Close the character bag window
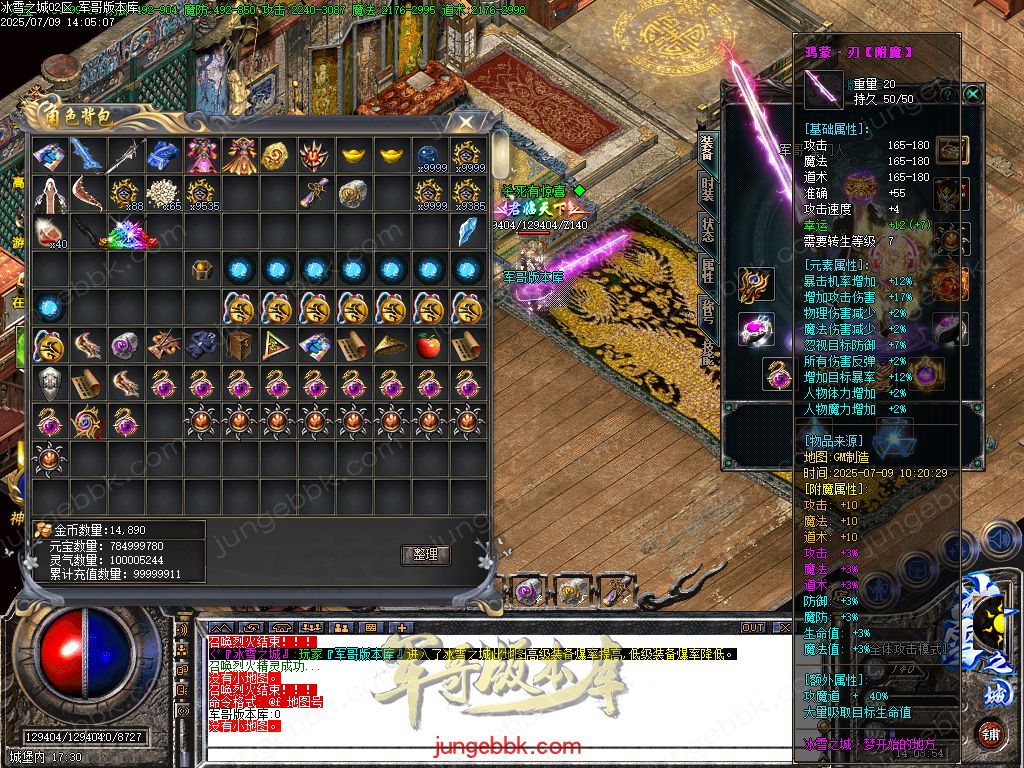The width and height of the screenshot is (1024, 768). pyautogui.click(x=465, y=122)
